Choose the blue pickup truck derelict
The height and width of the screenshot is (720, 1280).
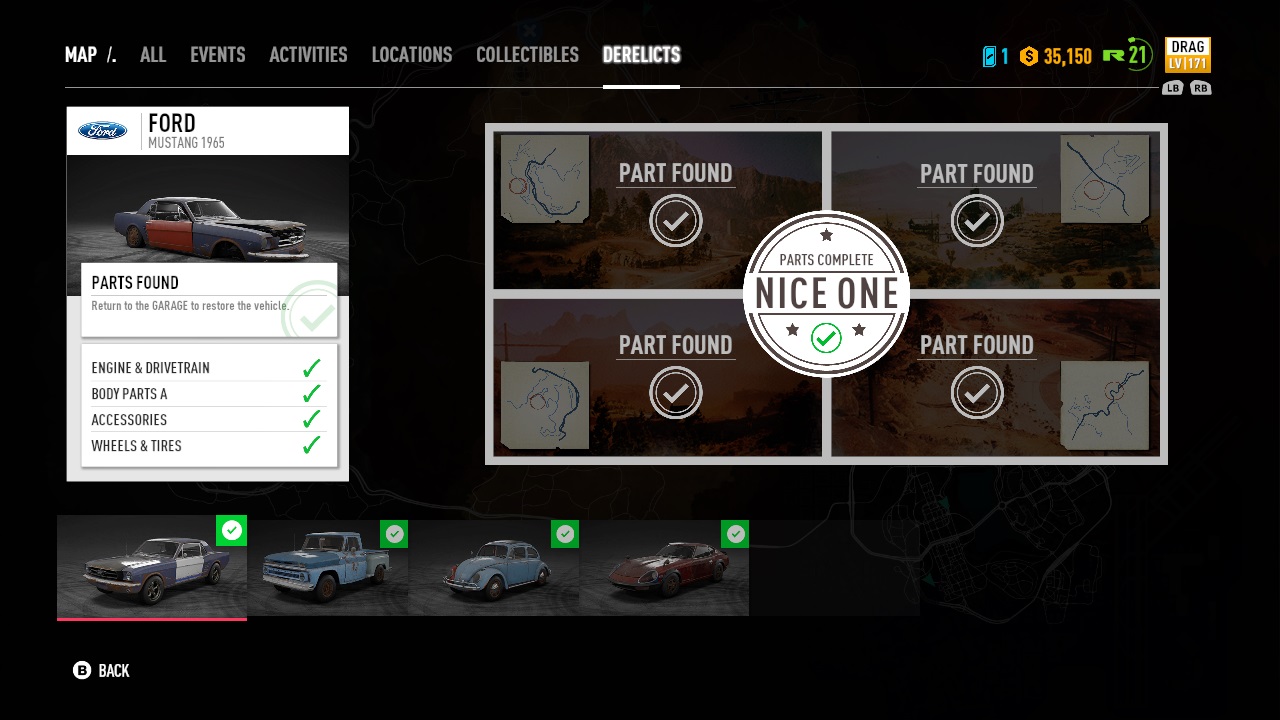click(328, 567)
